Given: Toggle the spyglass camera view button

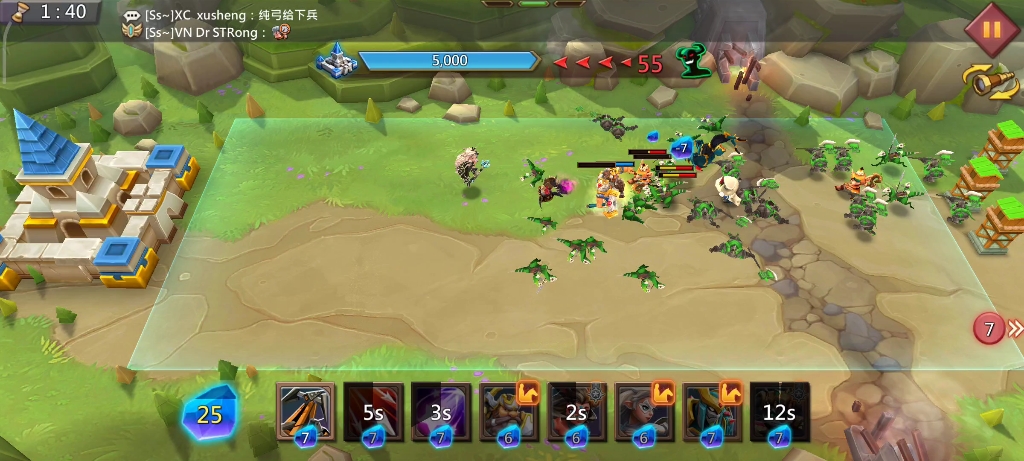Looking at the screenshot, I should pyautogui.click(x=990, y=80).
